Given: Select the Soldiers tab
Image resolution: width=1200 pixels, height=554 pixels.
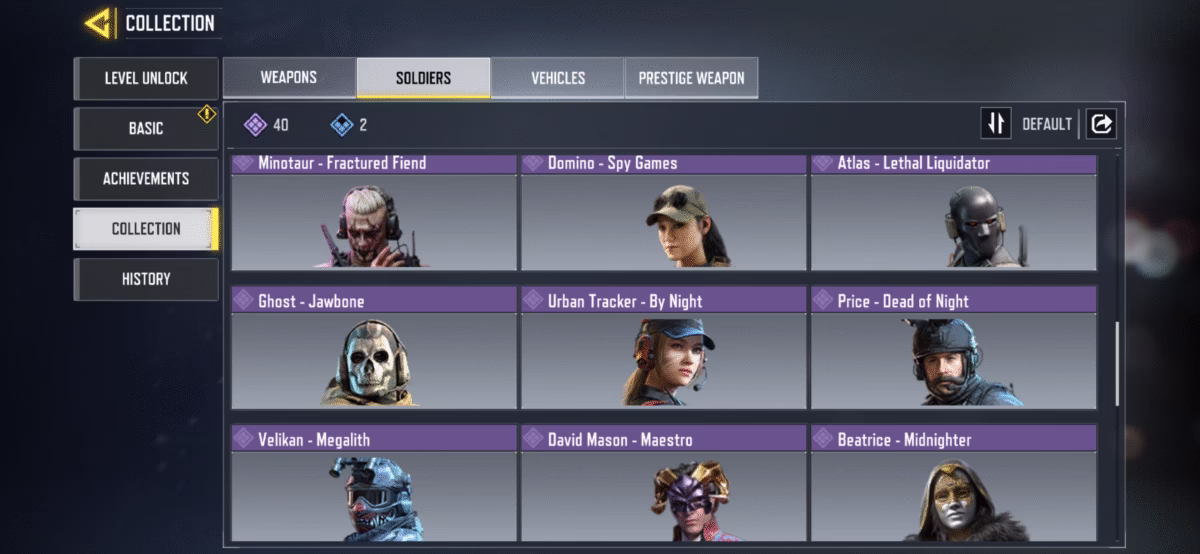Looking at the screenshot, I should tap(423, 77).
